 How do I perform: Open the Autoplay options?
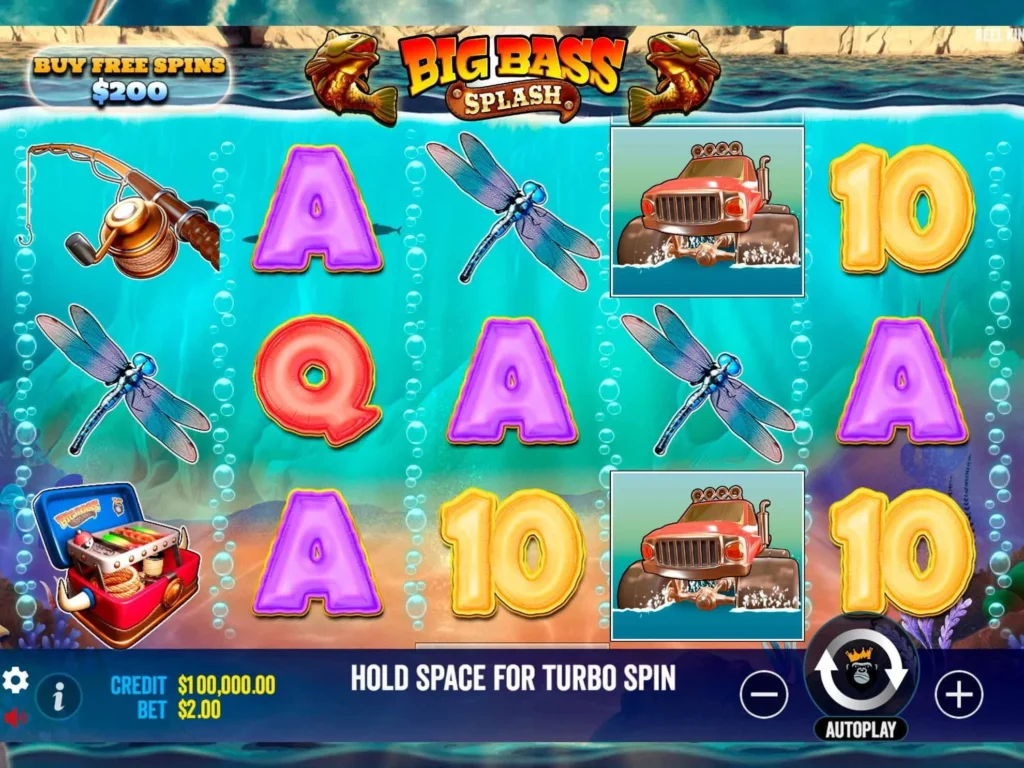(860, 729)
